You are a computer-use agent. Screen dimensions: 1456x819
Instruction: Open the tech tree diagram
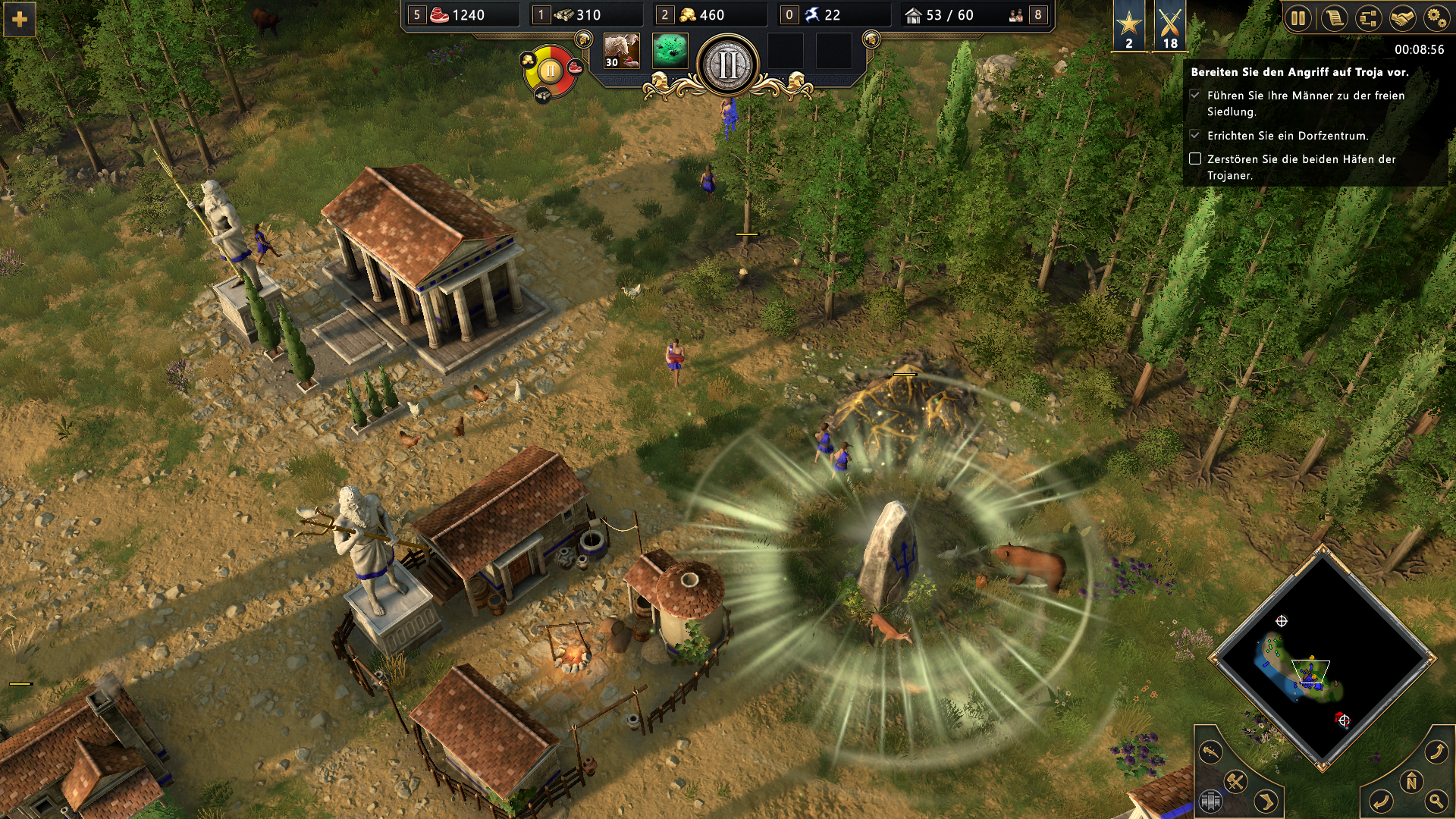tap(1369, 18)
